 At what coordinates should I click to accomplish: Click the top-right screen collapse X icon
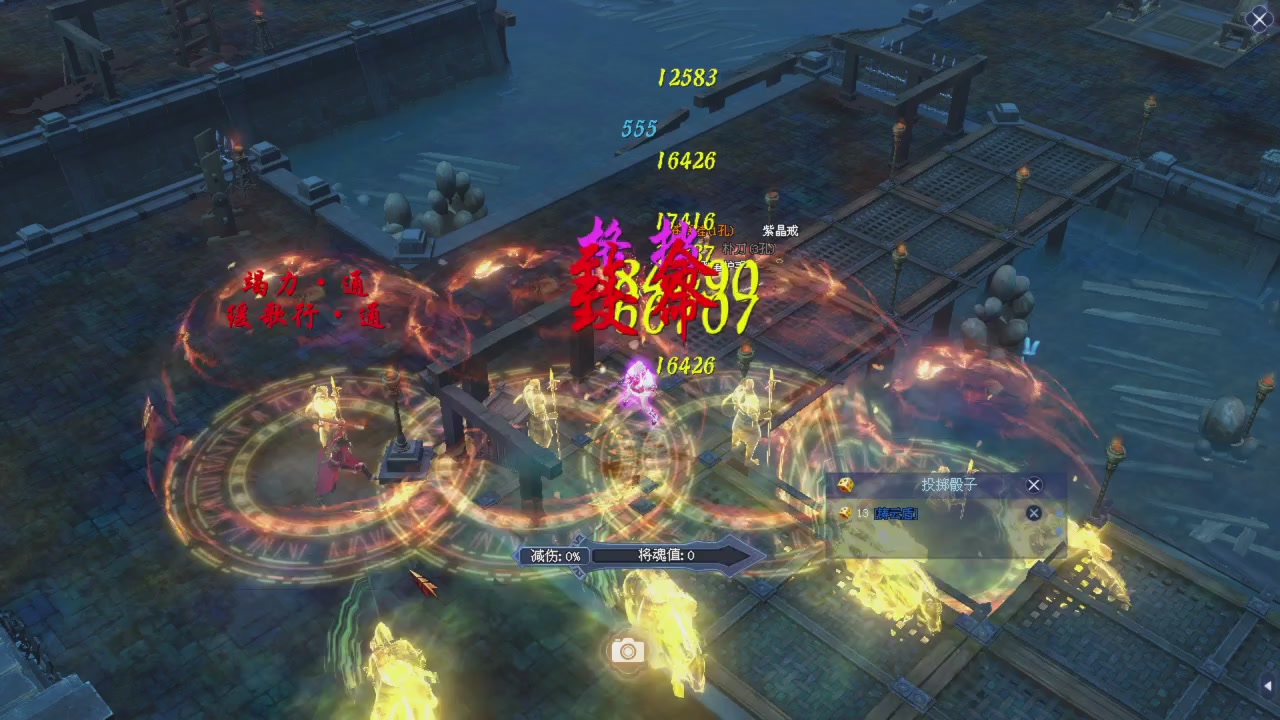[x=1258, y=19]
